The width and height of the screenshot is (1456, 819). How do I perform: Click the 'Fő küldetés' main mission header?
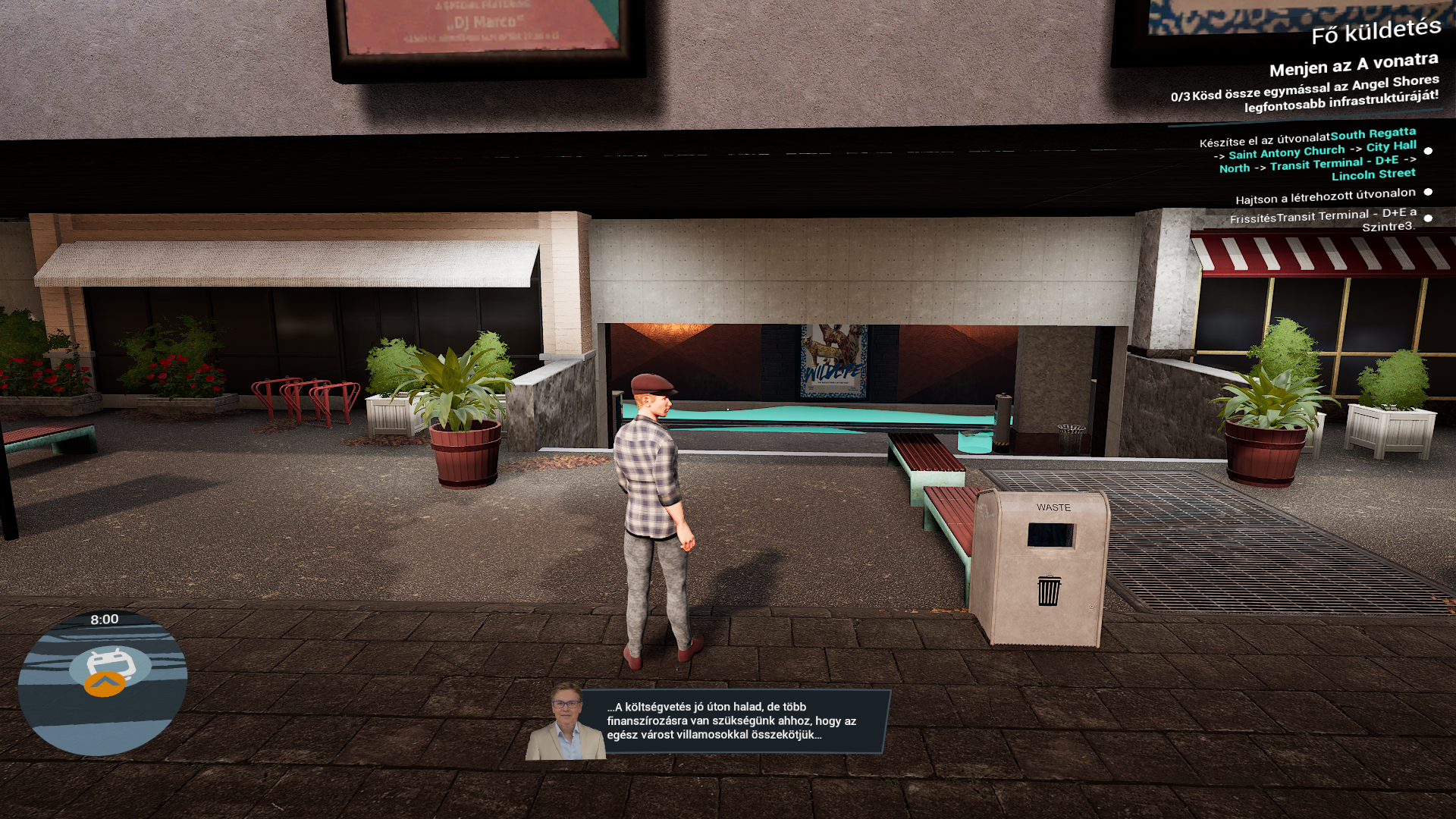1376,32
